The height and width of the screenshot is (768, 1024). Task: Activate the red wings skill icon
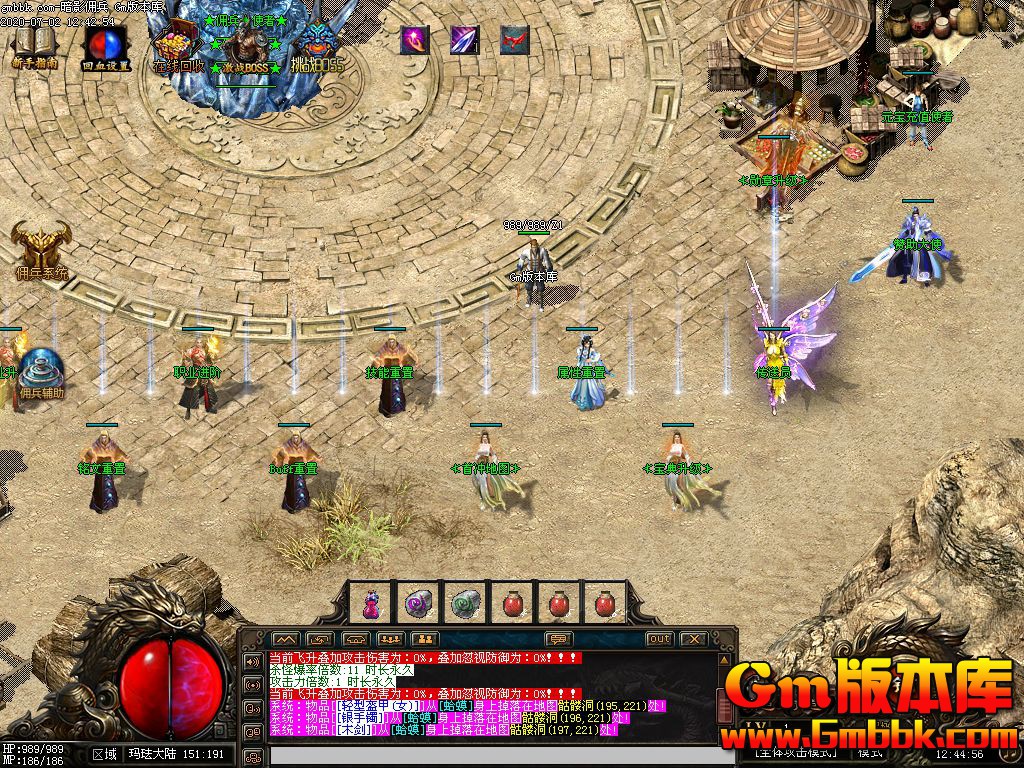pos(514,40)
